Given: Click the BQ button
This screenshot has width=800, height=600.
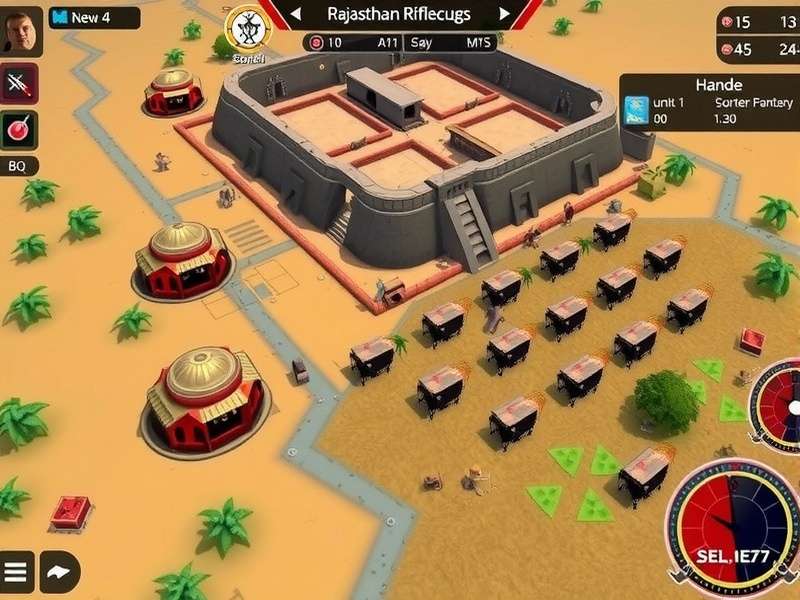Looking at the screenshot, I should (x=18, y=166).
